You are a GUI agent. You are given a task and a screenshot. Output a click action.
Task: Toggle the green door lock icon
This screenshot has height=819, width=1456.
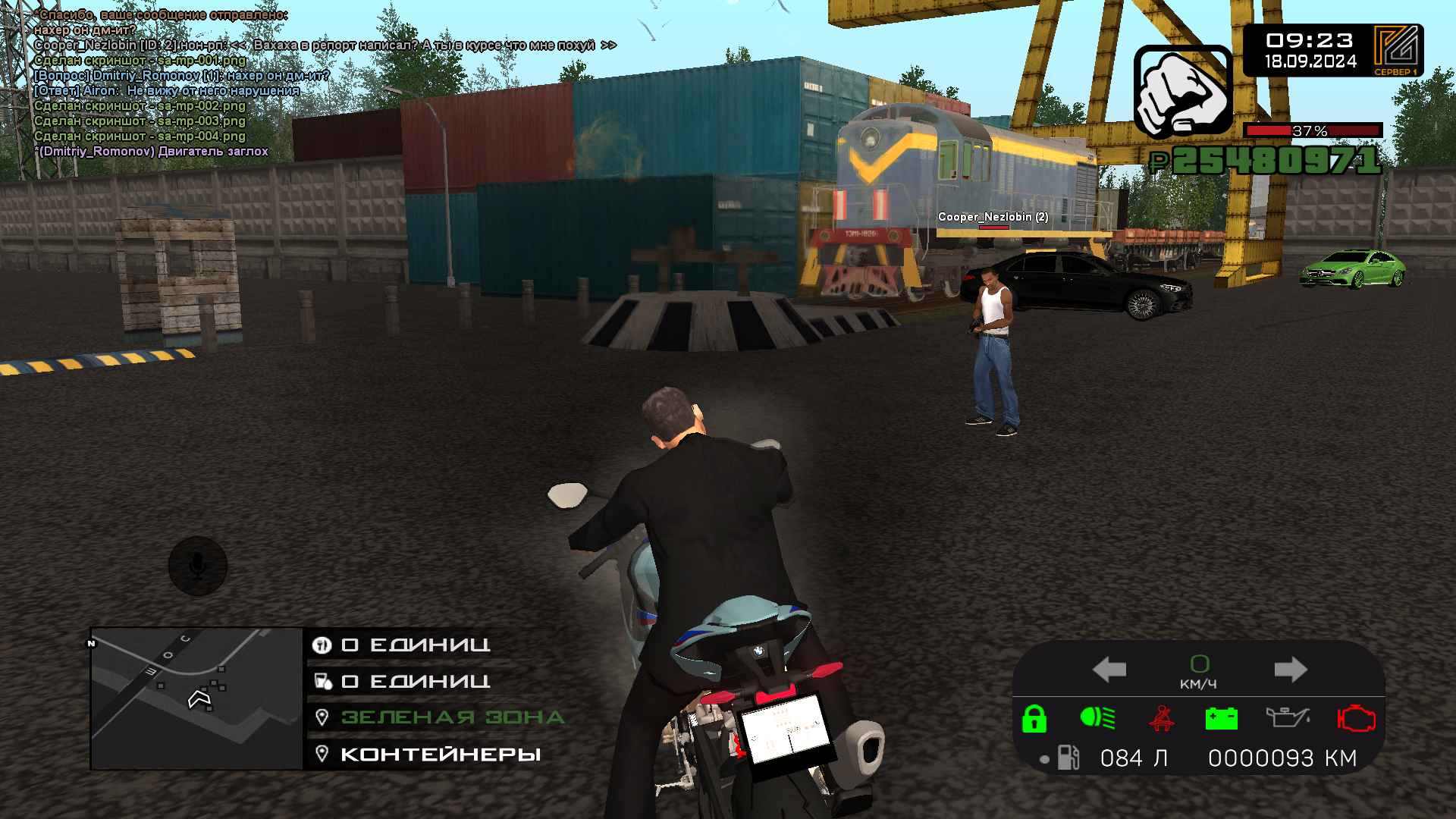(1034, 718)
